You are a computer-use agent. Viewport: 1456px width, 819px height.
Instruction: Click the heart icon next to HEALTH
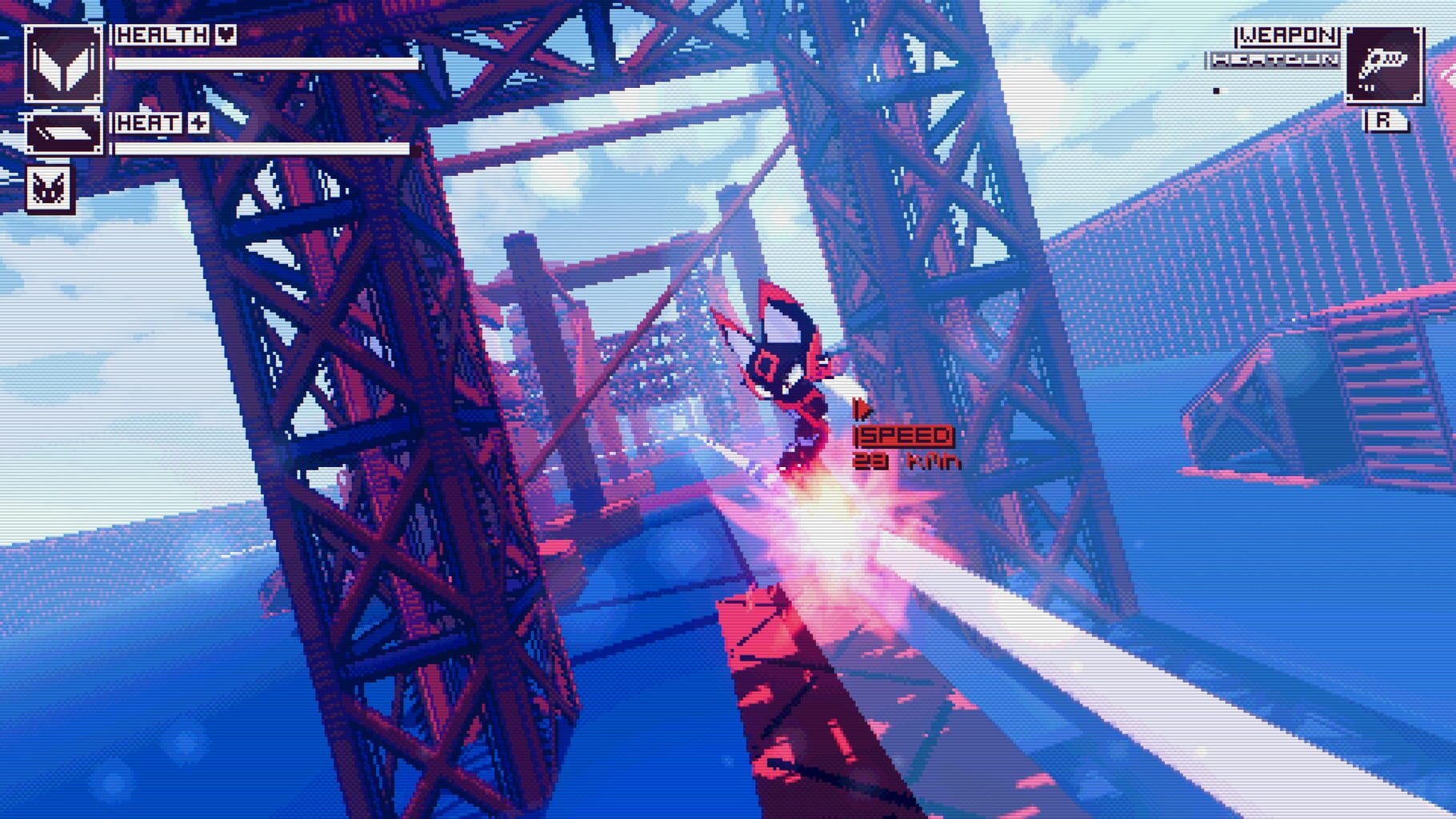[x=225, y=34]
